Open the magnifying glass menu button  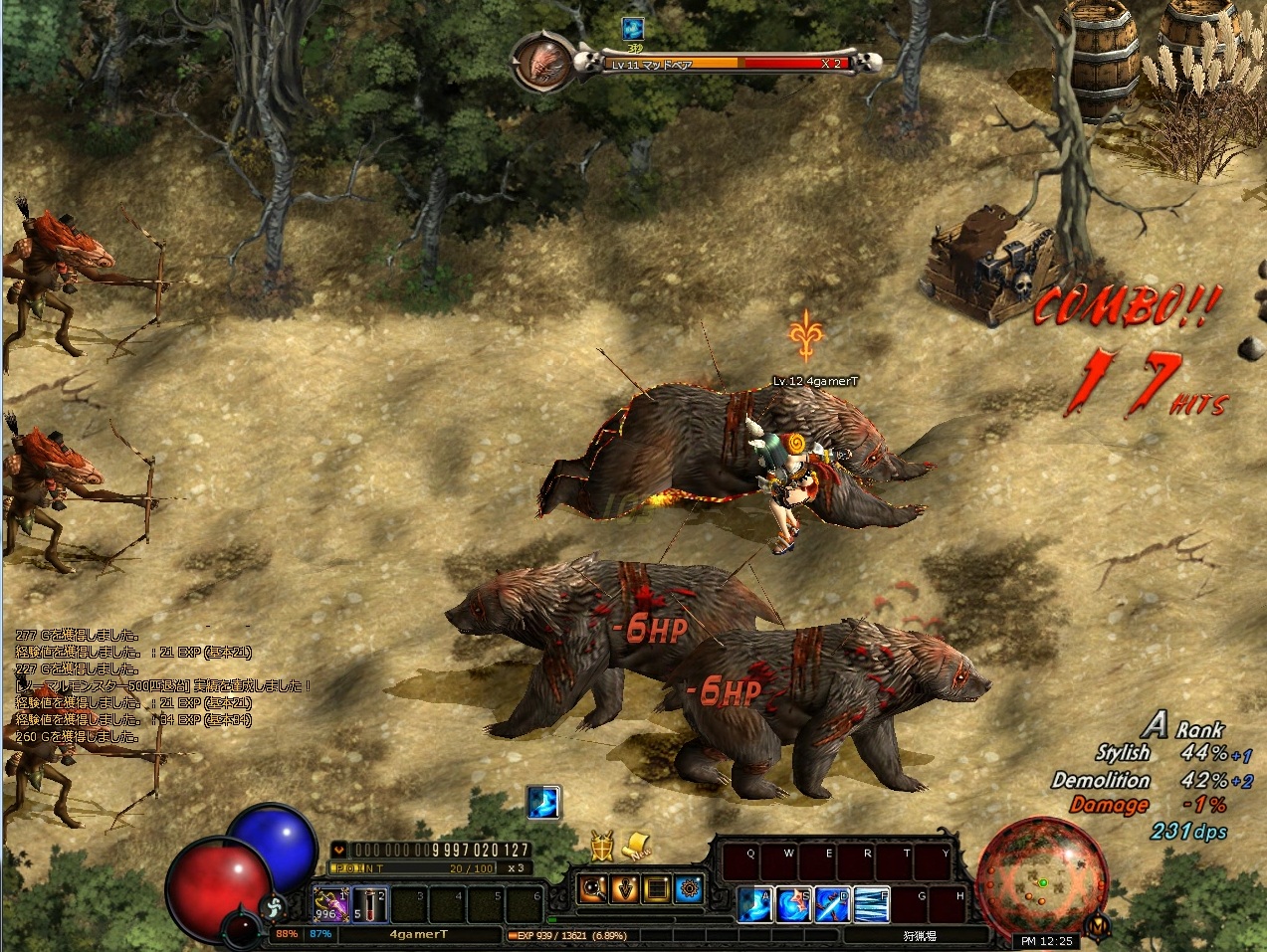(595, 888)
